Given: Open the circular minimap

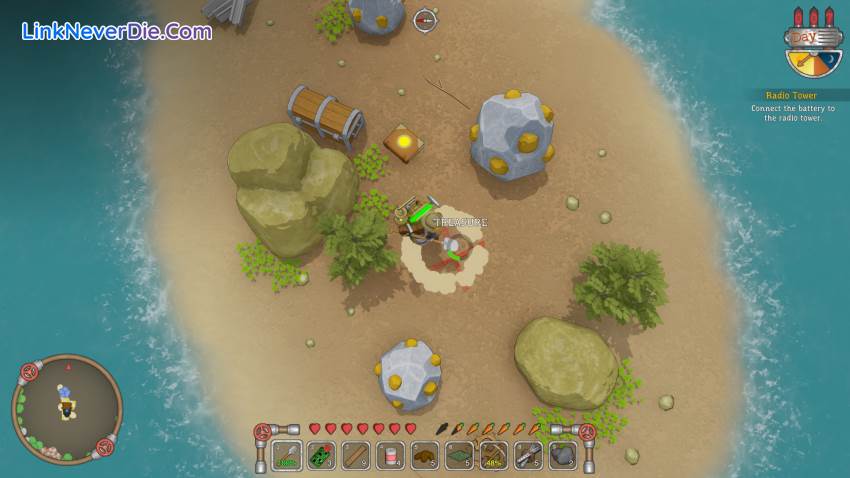Looking at the screenshot, I should point(66,408).
